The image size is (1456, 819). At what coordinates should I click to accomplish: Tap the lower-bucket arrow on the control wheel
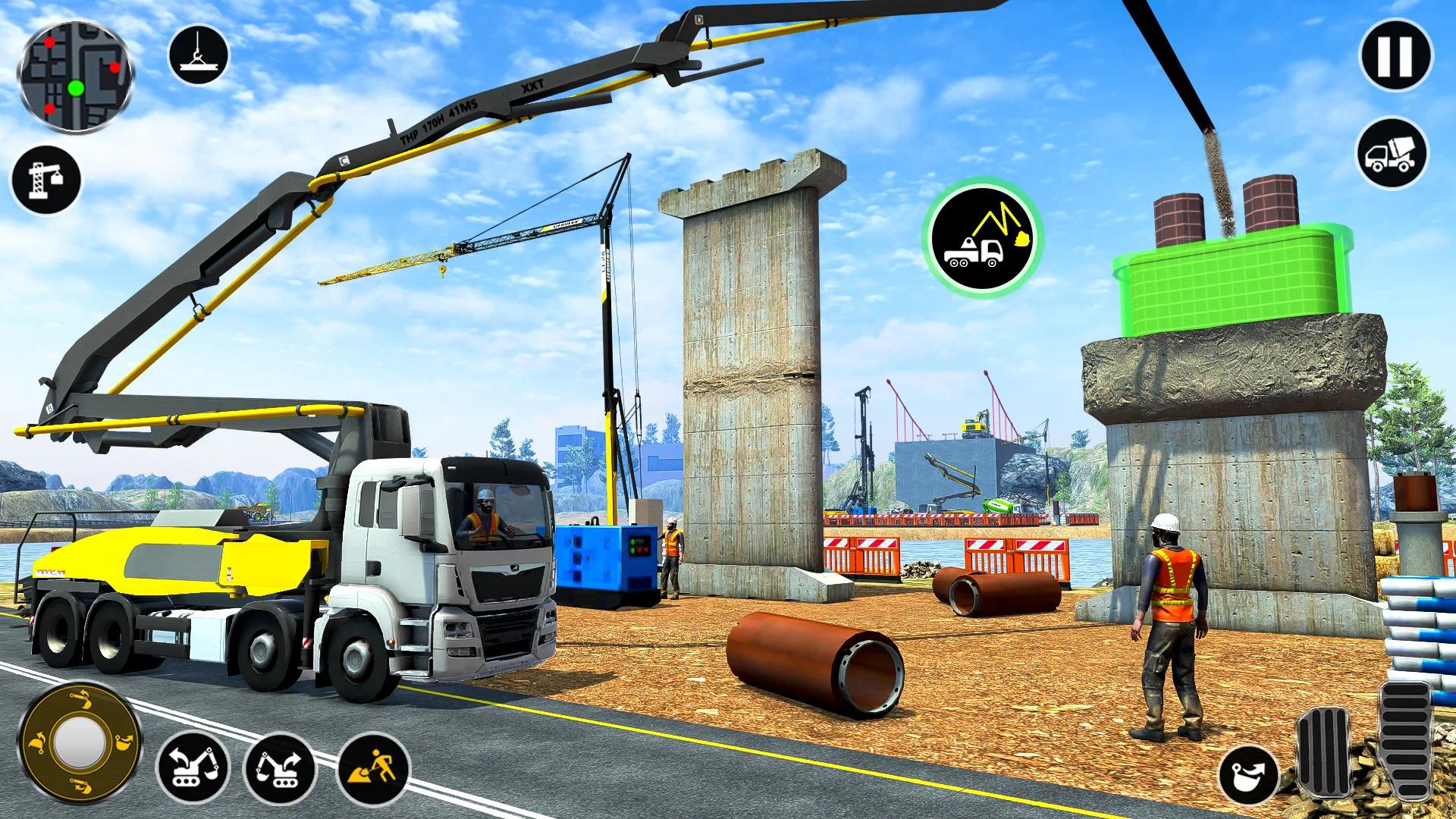pos(81,785)
